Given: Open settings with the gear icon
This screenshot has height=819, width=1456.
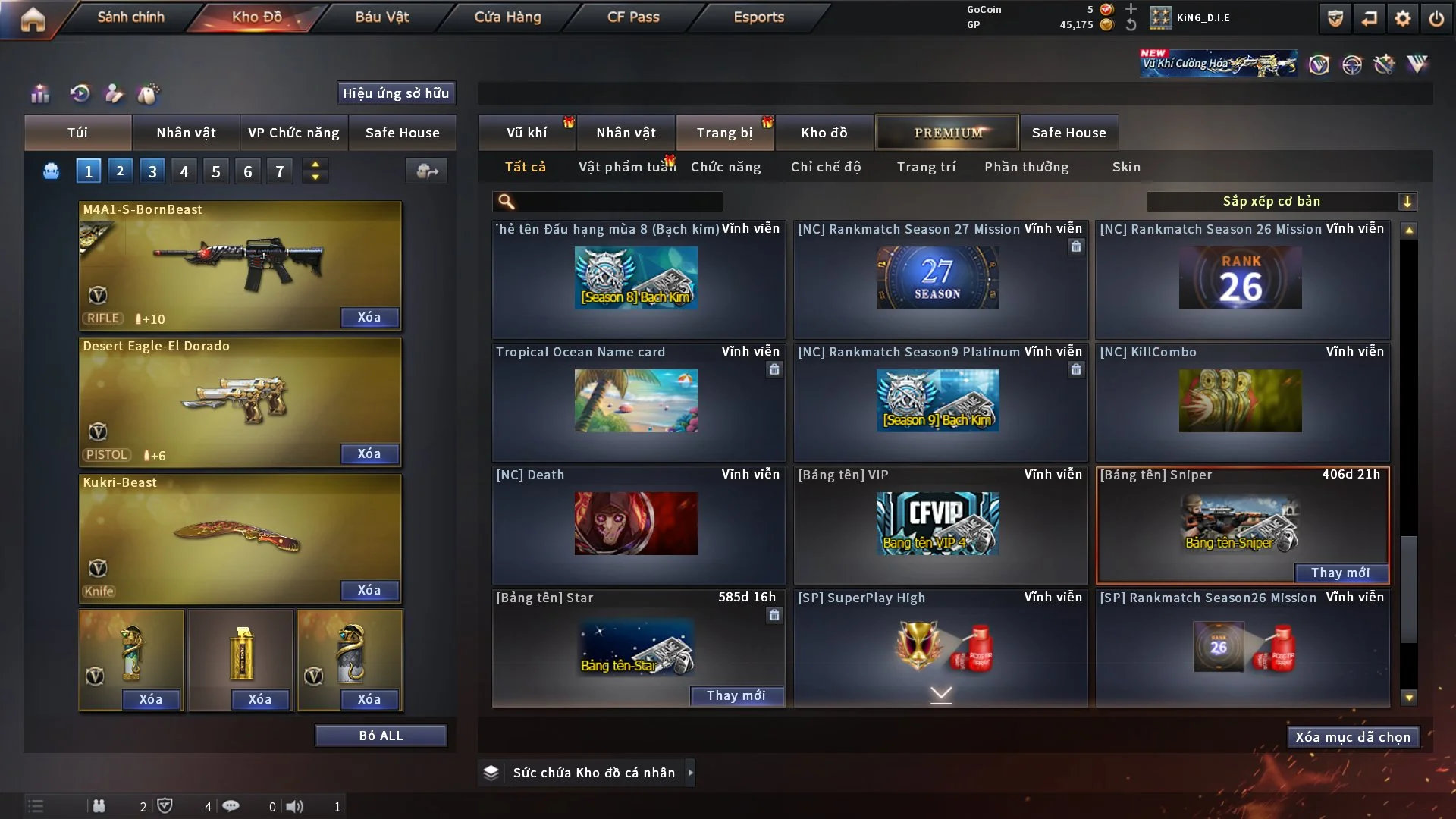Looking at the screenshot, I should pyautogui.click(x=1402, y=18).
